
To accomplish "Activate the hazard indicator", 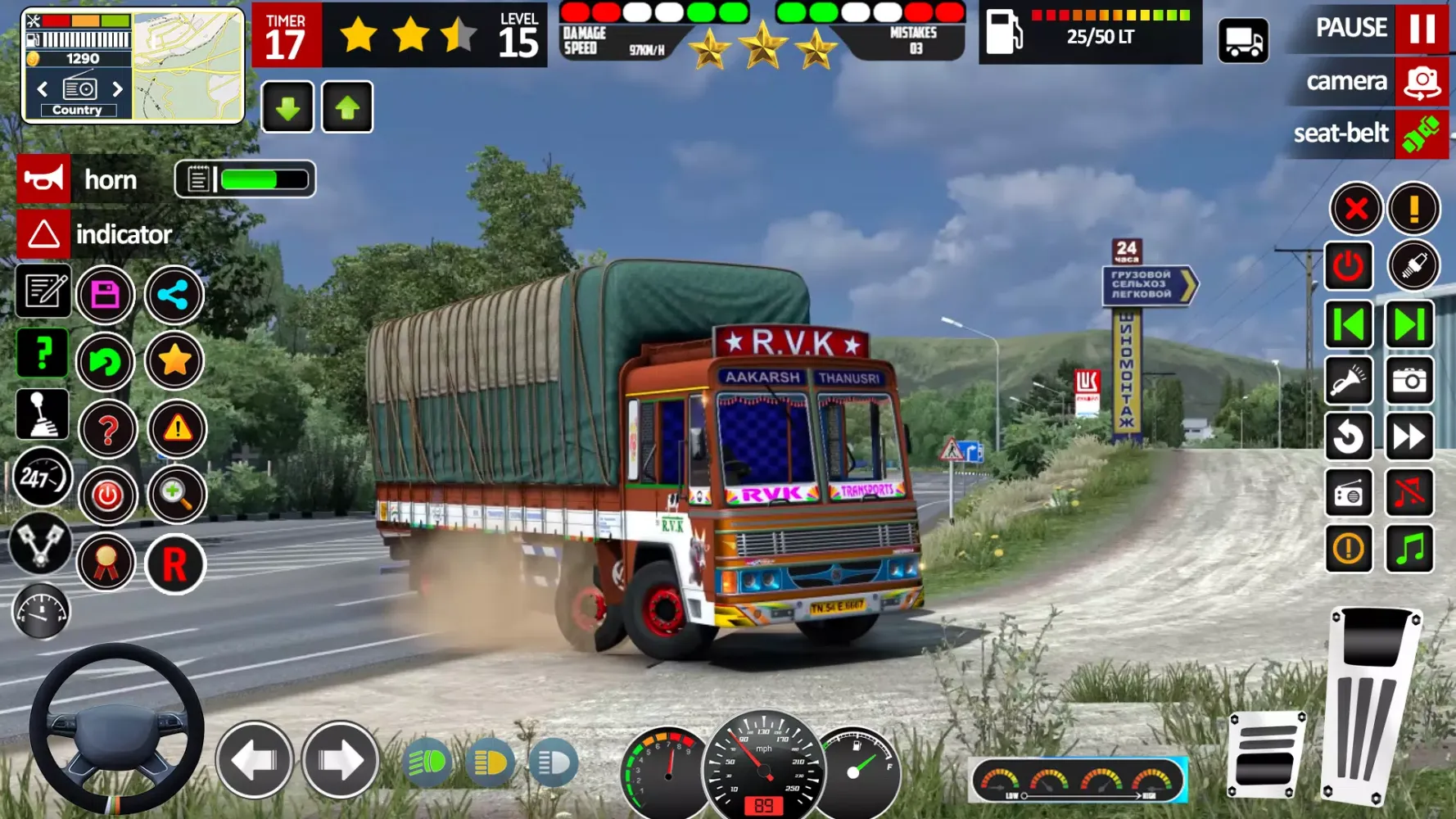I will pos(43,234).
